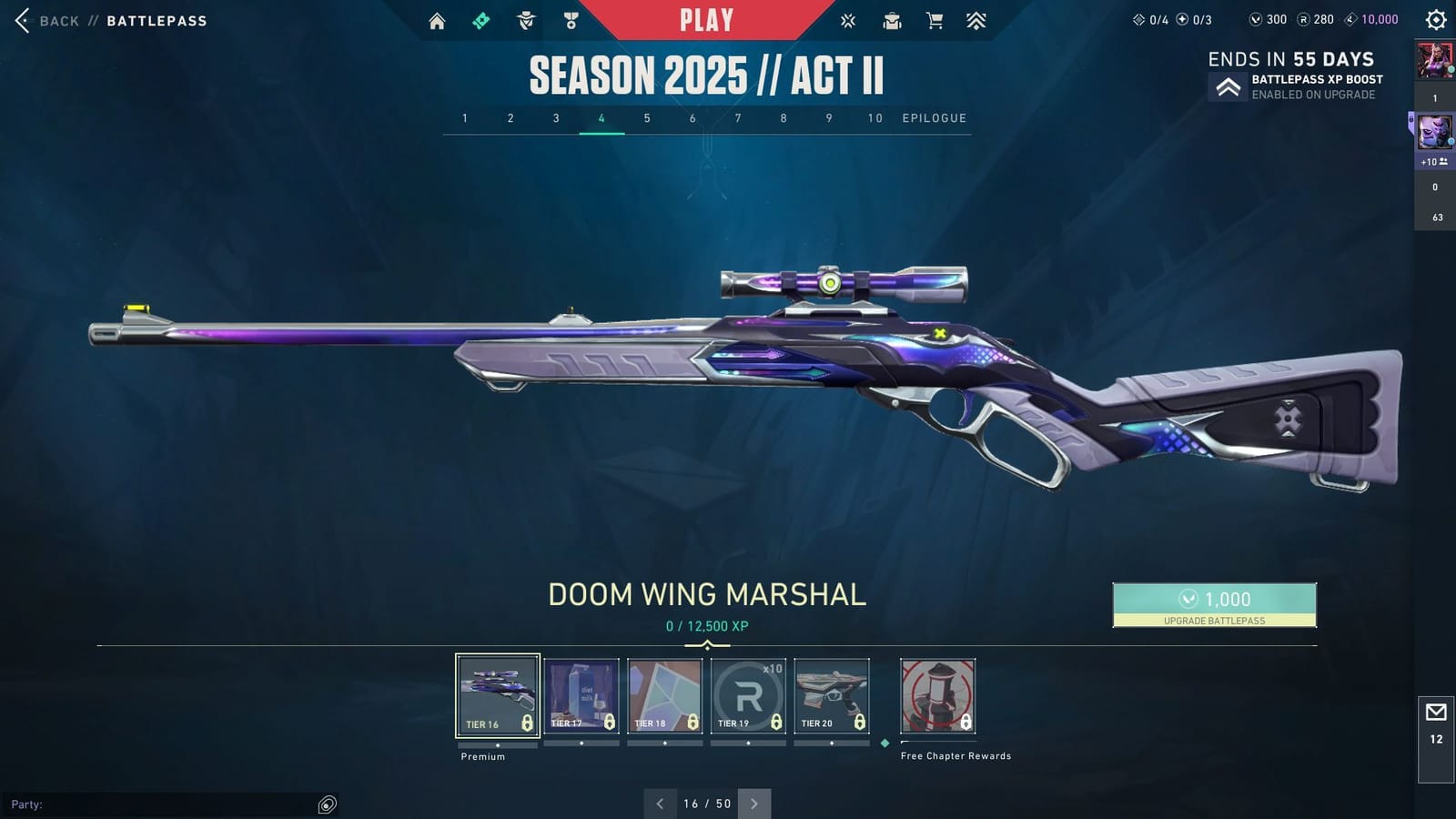The width and height of the screenshot is (1456, 819).
Task: View Career medals icon
Action: pyautogui.click(x=571, y=19)
